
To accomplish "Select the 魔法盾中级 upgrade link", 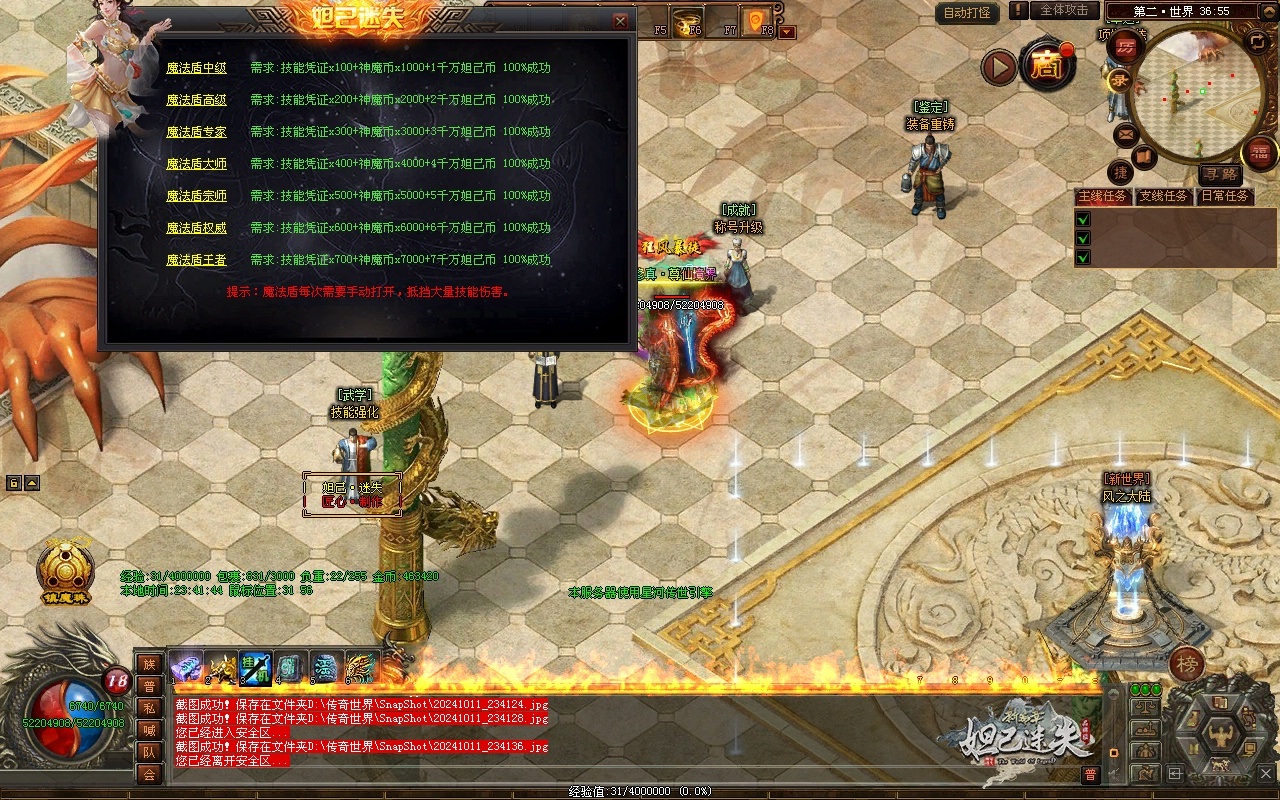I will (x=196, y=68).
